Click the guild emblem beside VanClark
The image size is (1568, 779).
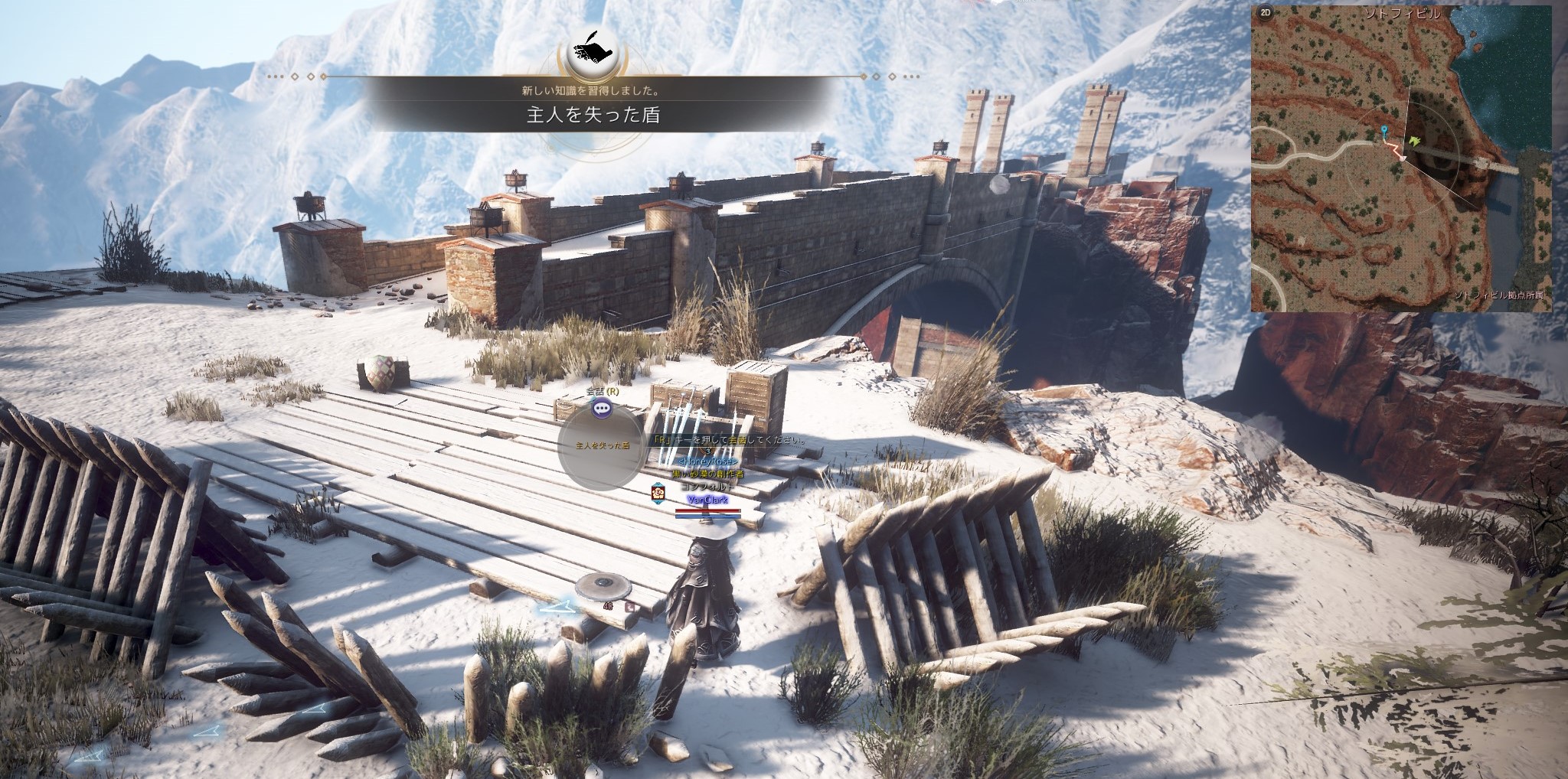pos(658,492)
